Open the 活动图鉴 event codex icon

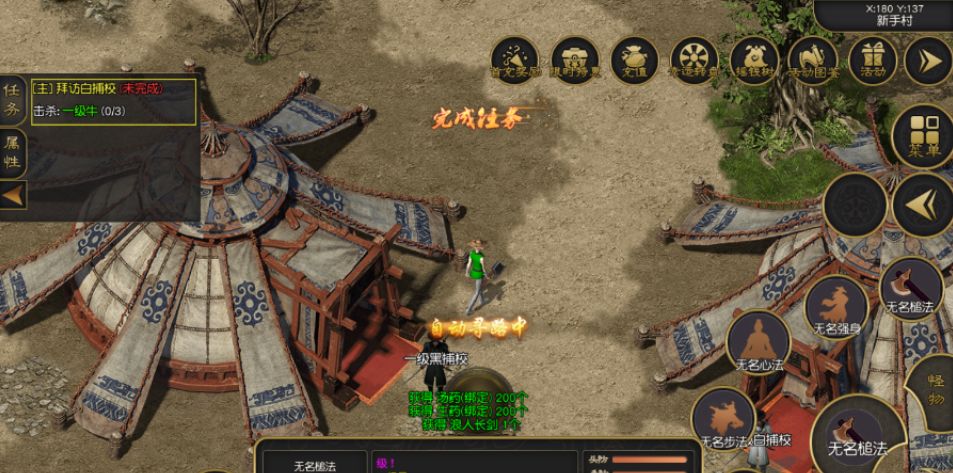coord(812,60)
